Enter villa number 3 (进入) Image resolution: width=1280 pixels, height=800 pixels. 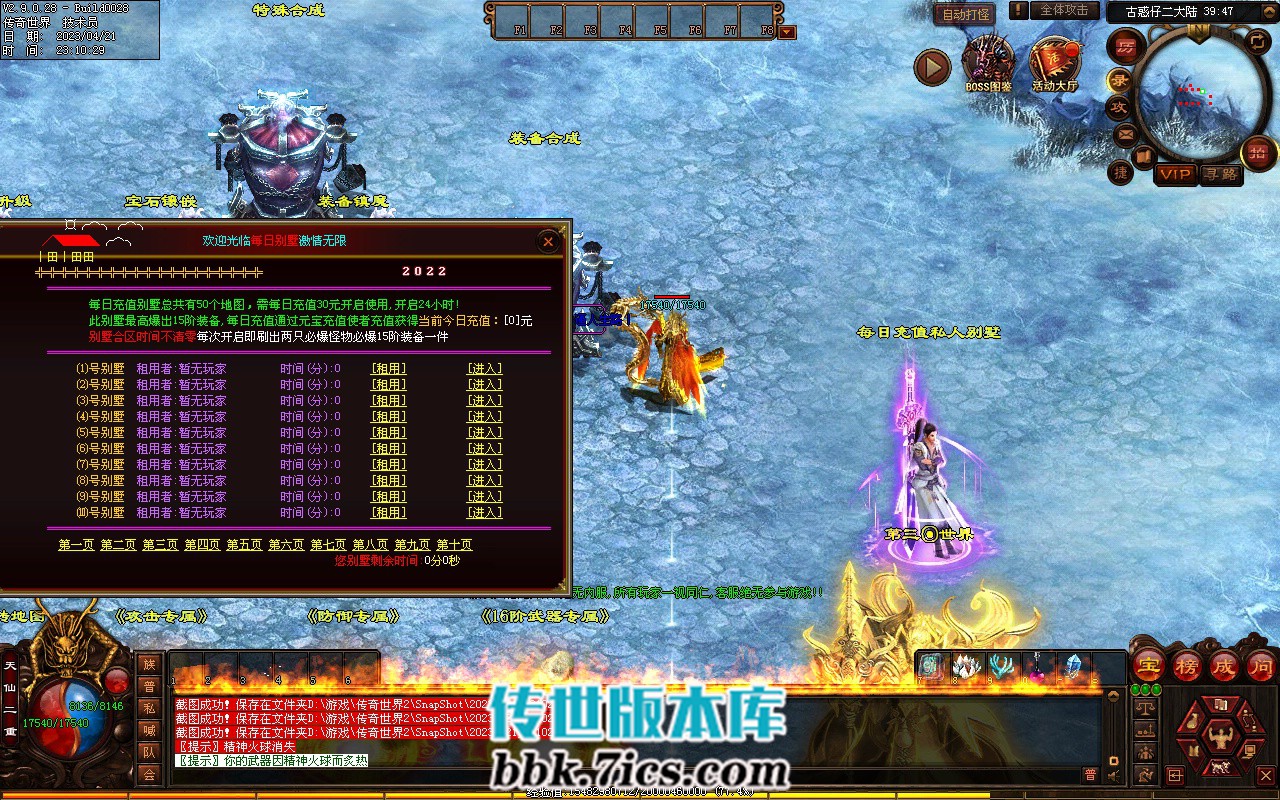click(485, 400)
